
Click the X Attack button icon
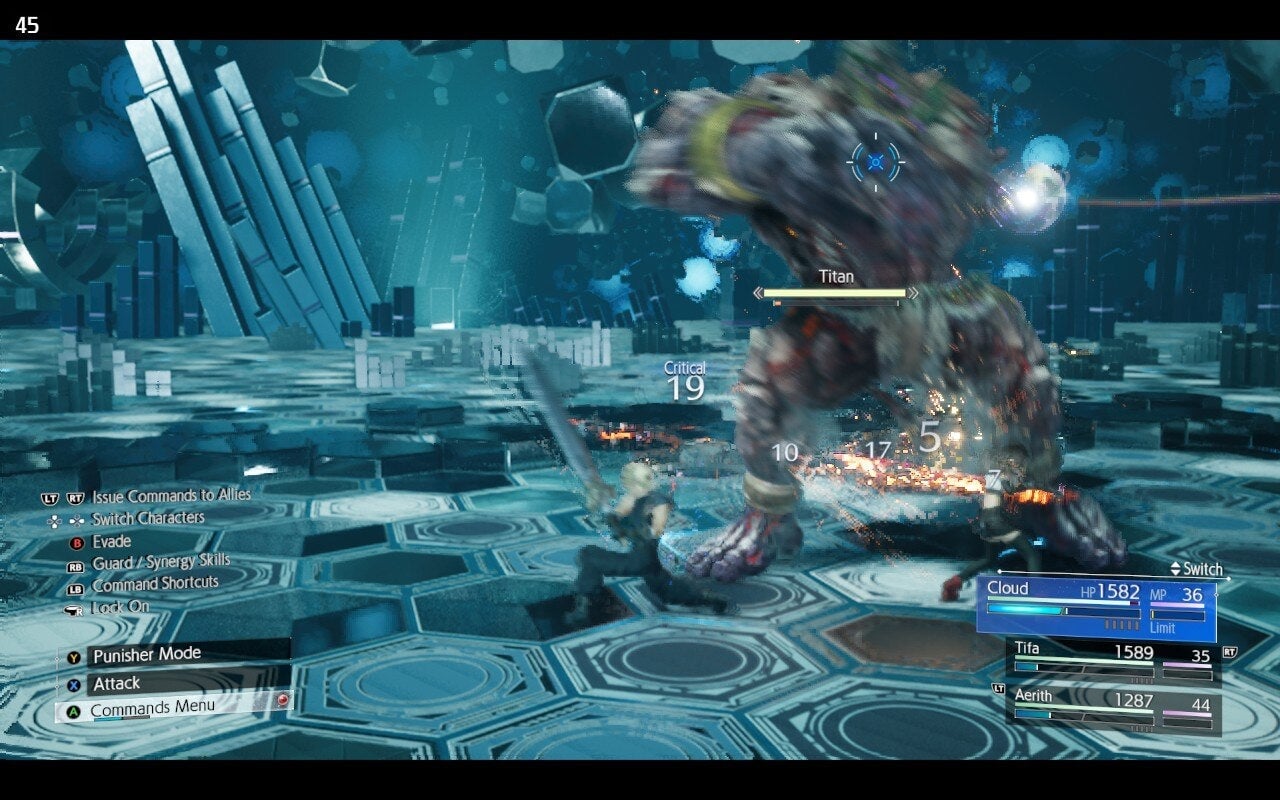(x=73, y=684)
